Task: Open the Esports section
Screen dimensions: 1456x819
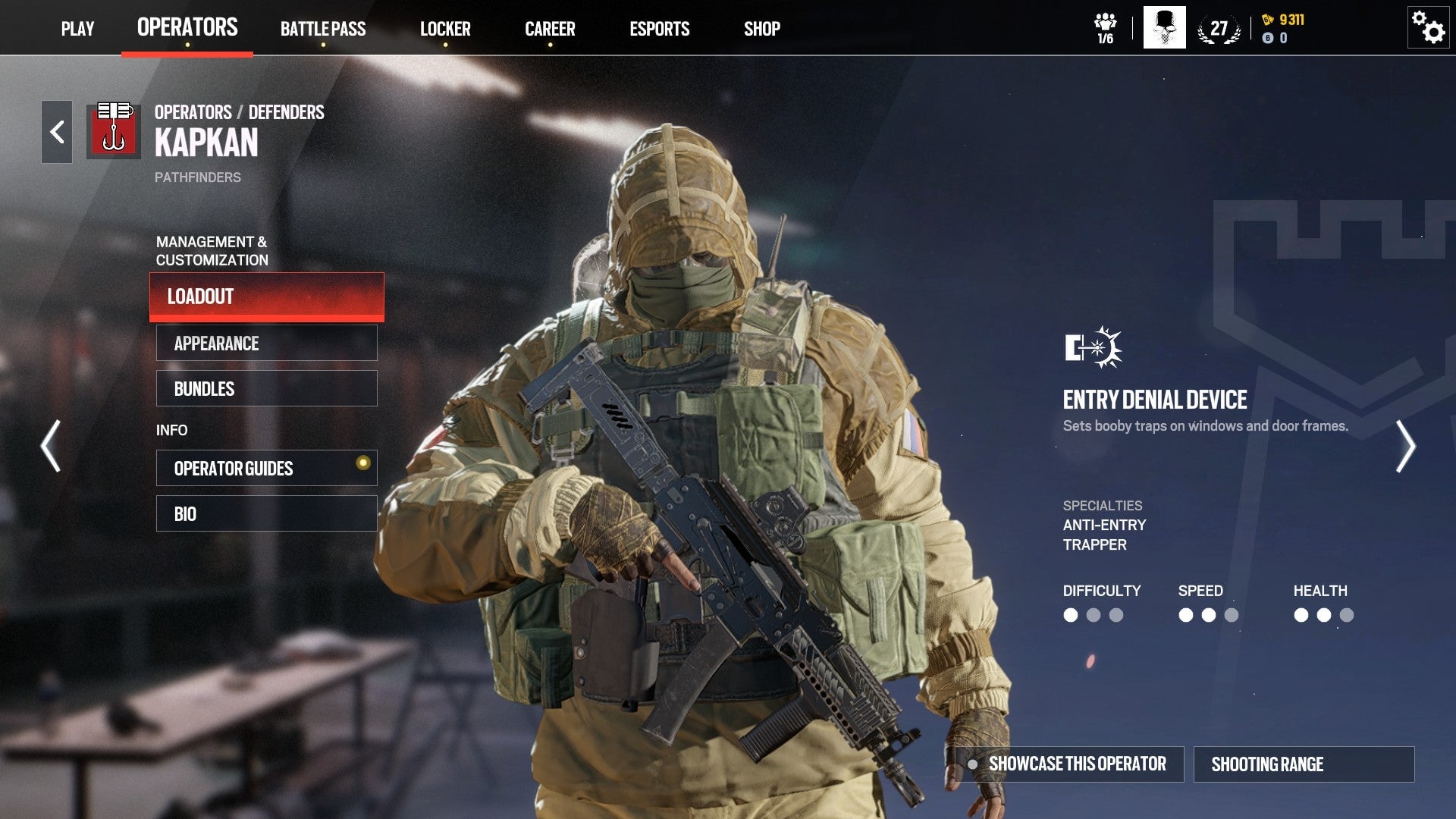Action: 660,29
